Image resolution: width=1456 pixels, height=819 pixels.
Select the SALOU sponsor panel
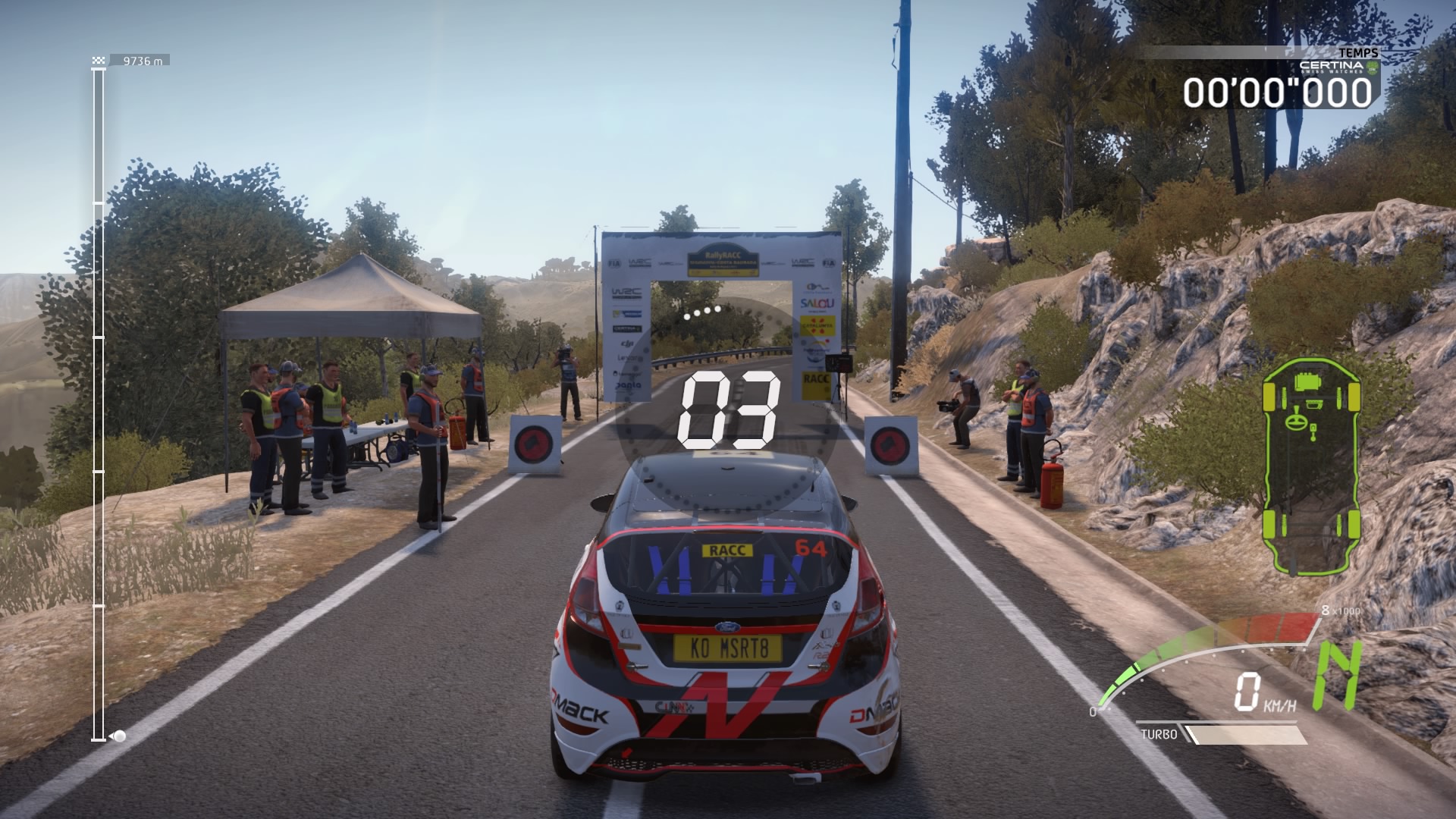point(817,303)
